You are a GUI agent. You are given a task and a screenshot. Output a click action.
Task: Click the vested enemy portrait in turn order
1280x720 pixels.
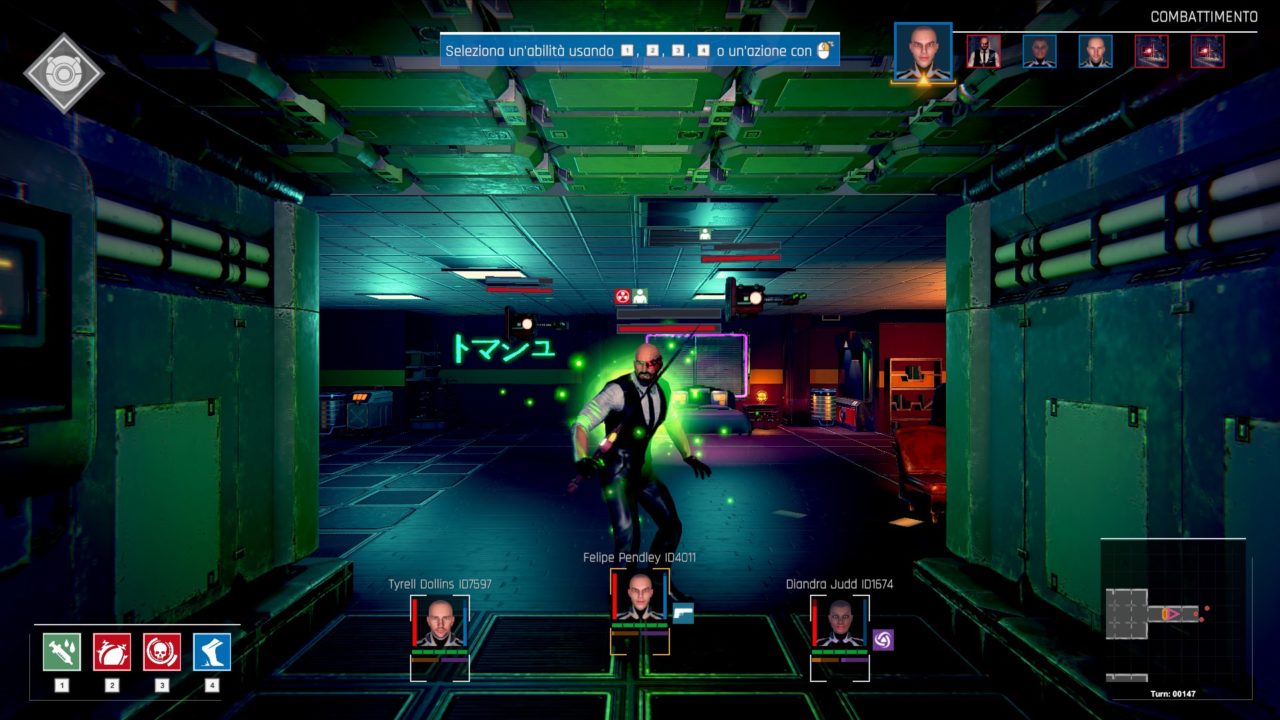pyautogui.click(x=984, y=51)
